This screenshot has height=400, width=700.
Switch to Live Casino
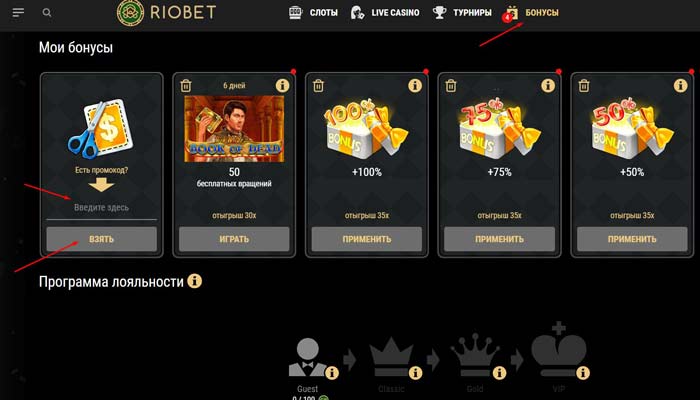coord(384,13)
